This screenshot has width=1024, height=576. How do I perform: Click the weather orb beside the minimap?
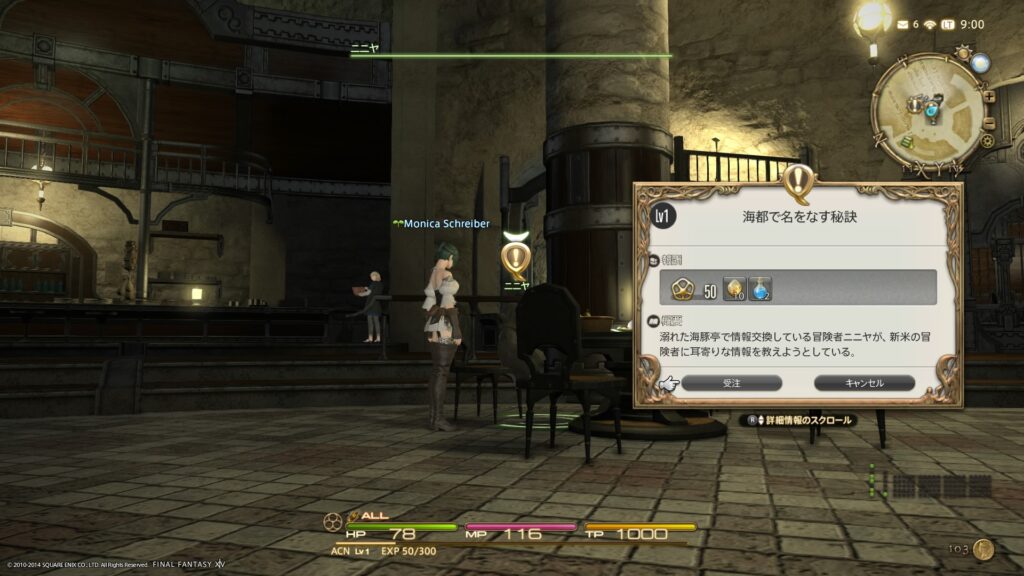pos(979,64)
